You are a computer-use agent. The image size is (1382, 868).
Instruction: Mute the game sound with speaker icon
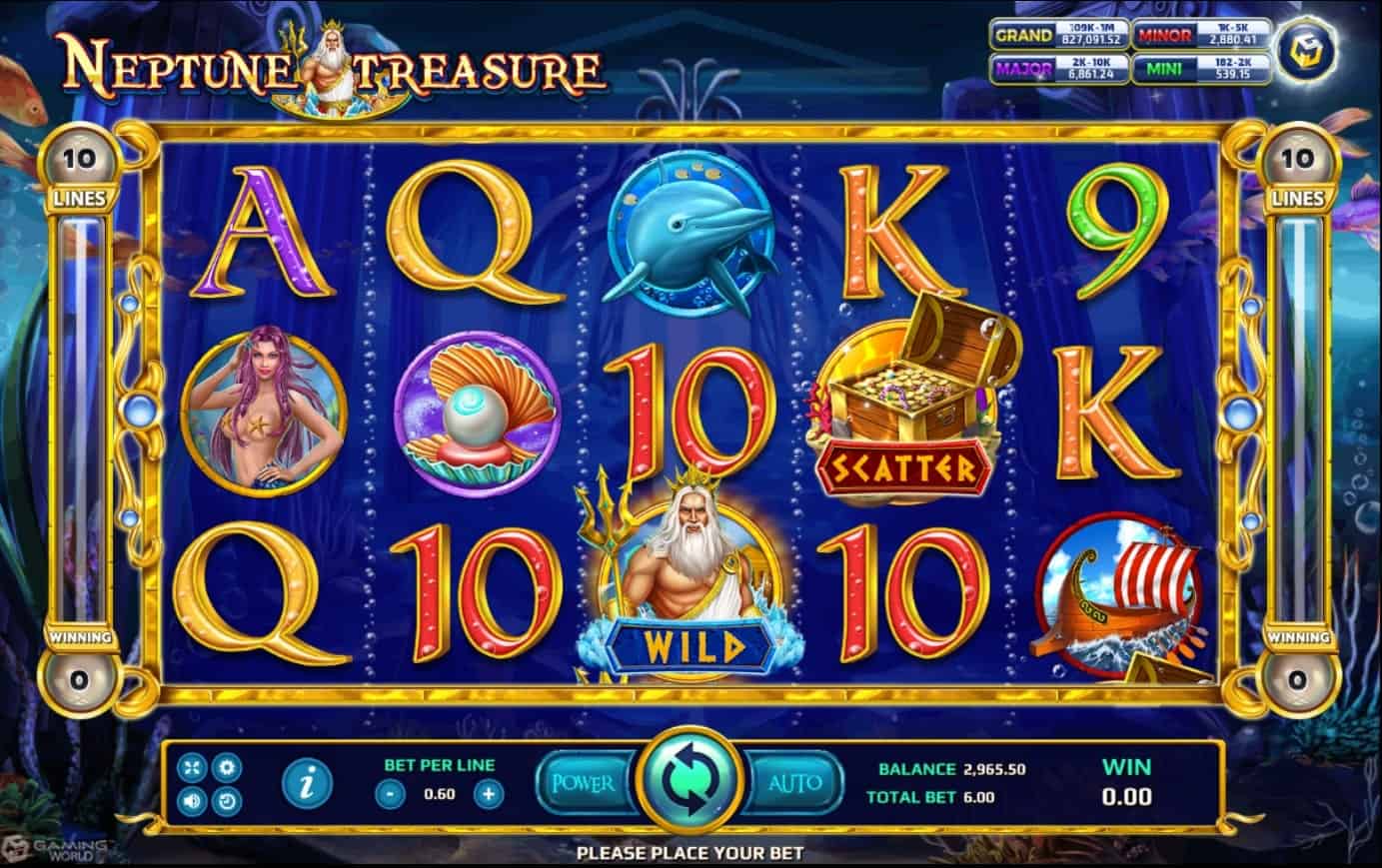point(192,801)
